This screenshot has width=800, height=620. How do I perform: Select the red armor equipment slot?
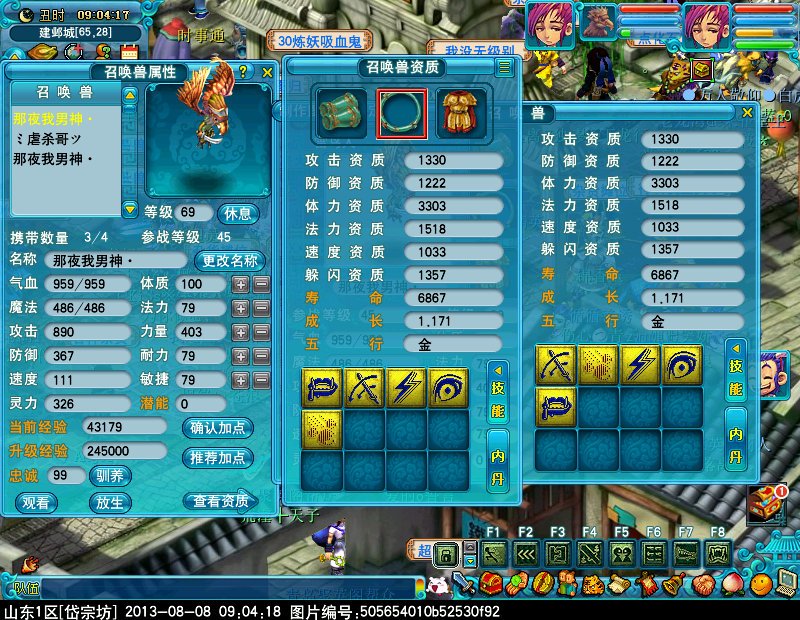[x=462, y=113]
